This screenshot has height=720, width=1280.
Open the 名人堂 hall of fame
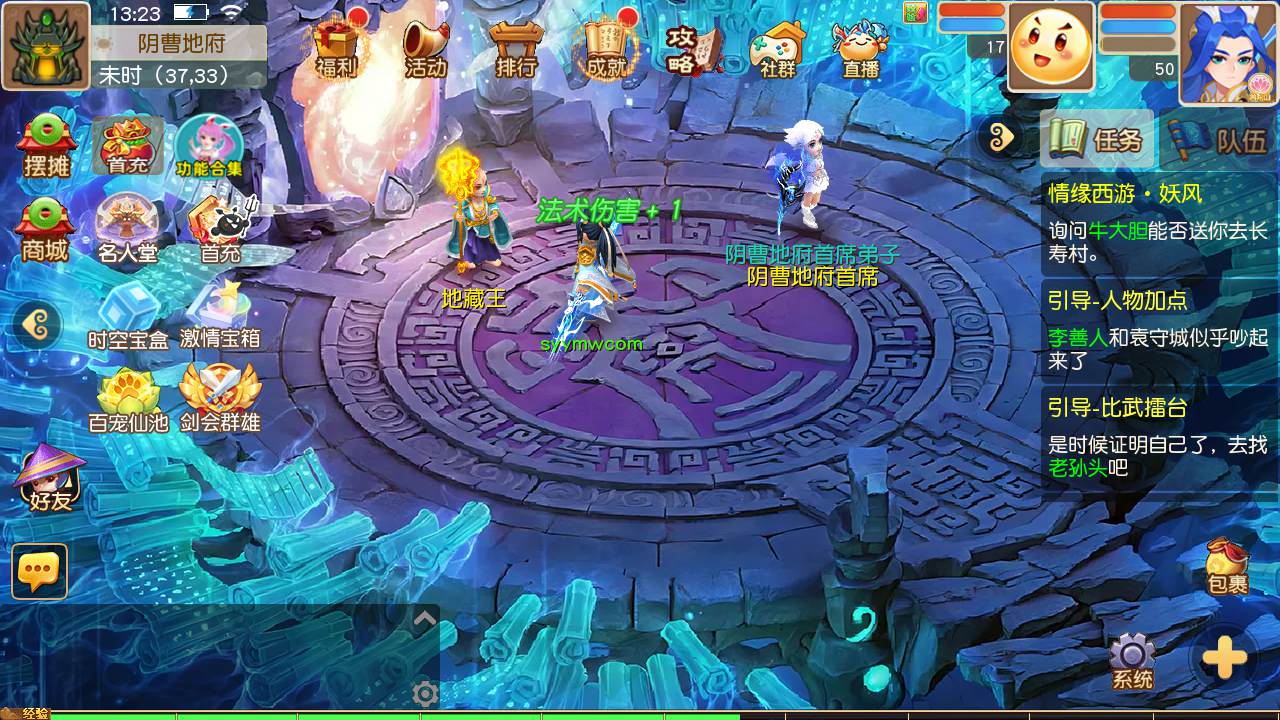click(128, 229)
